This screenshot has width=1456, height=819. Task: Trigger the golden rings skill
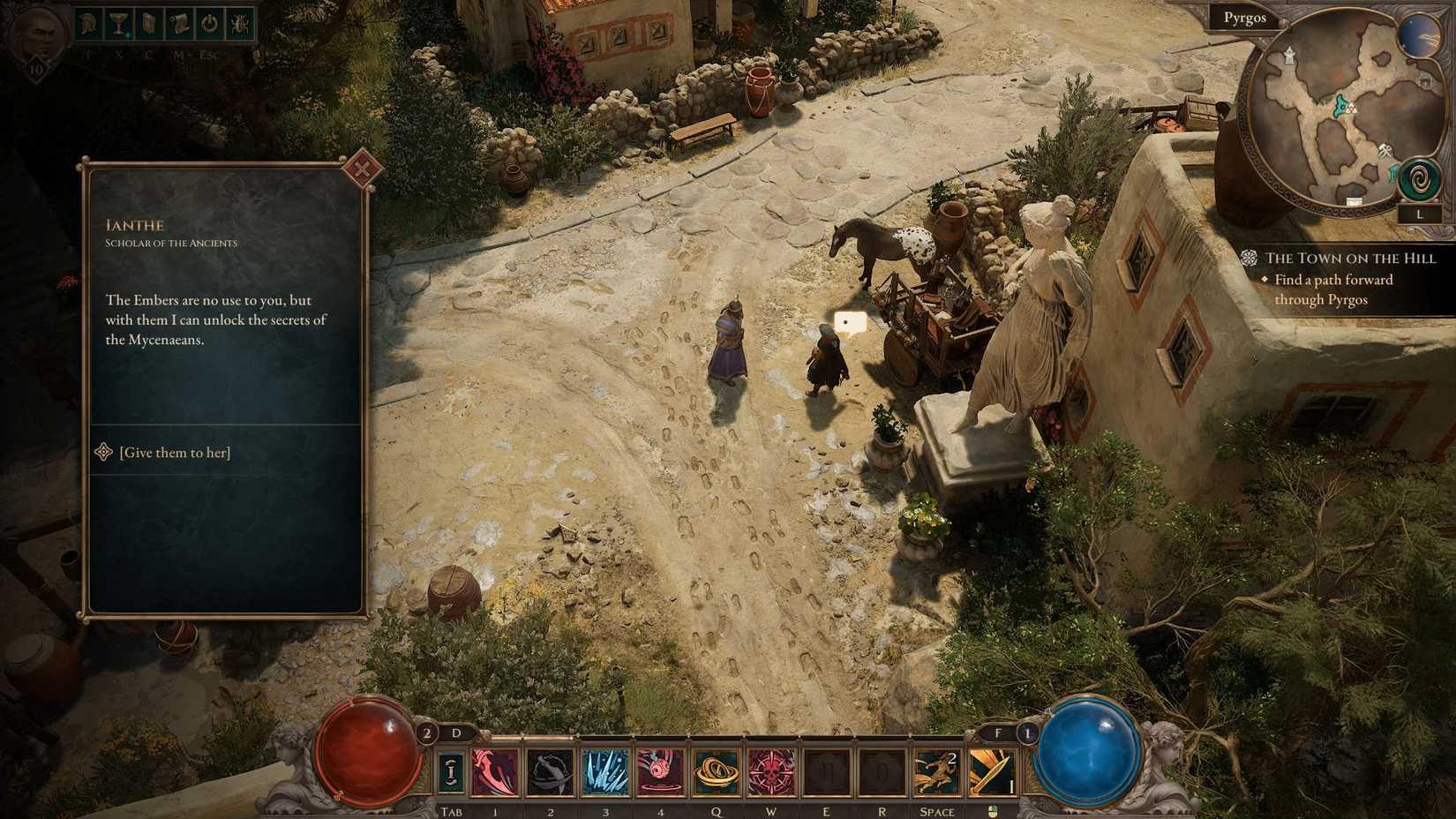(x=716, y=772)
